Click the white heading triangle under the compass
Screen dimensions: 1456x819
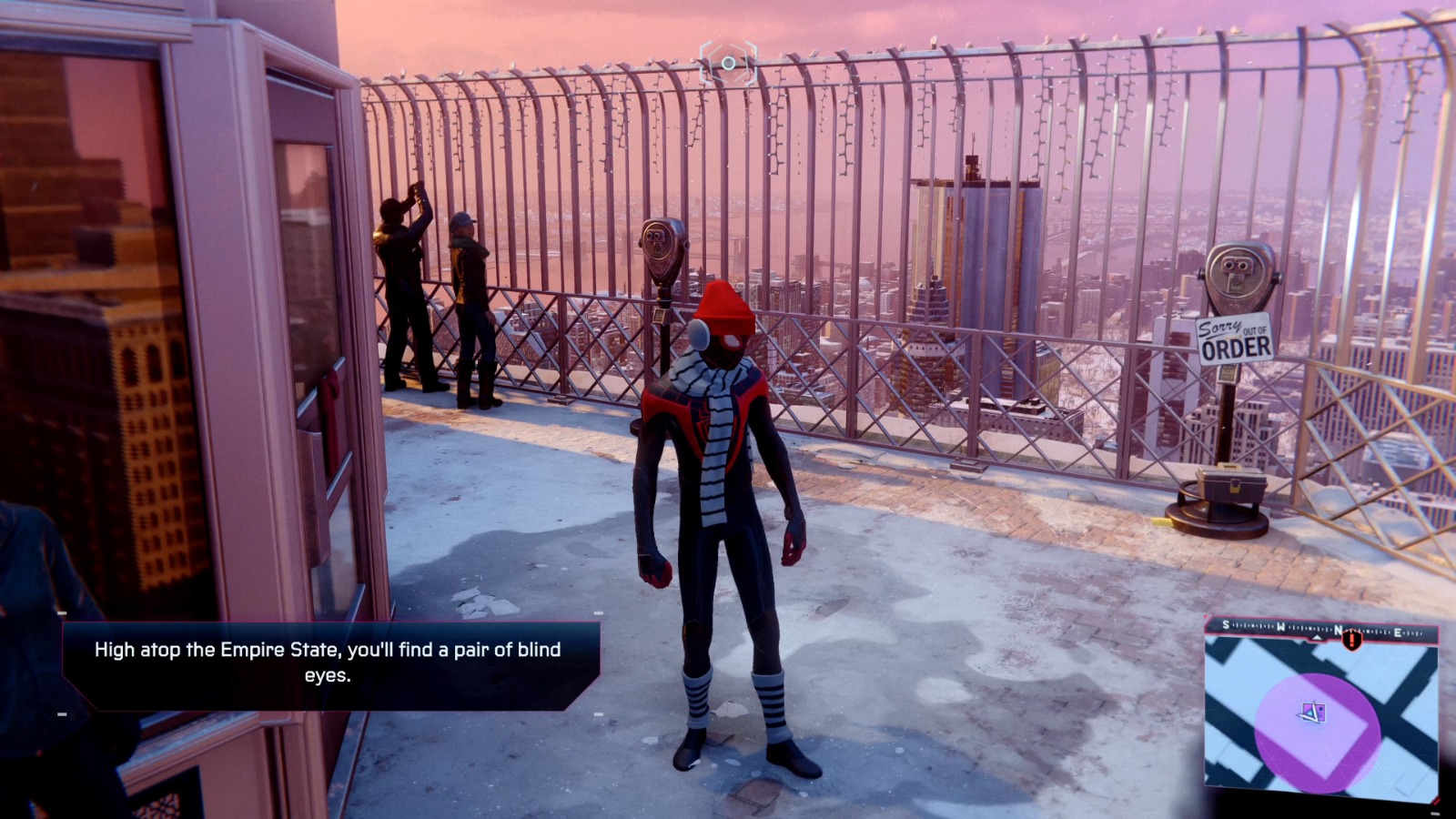click(x=1317, y=638)
